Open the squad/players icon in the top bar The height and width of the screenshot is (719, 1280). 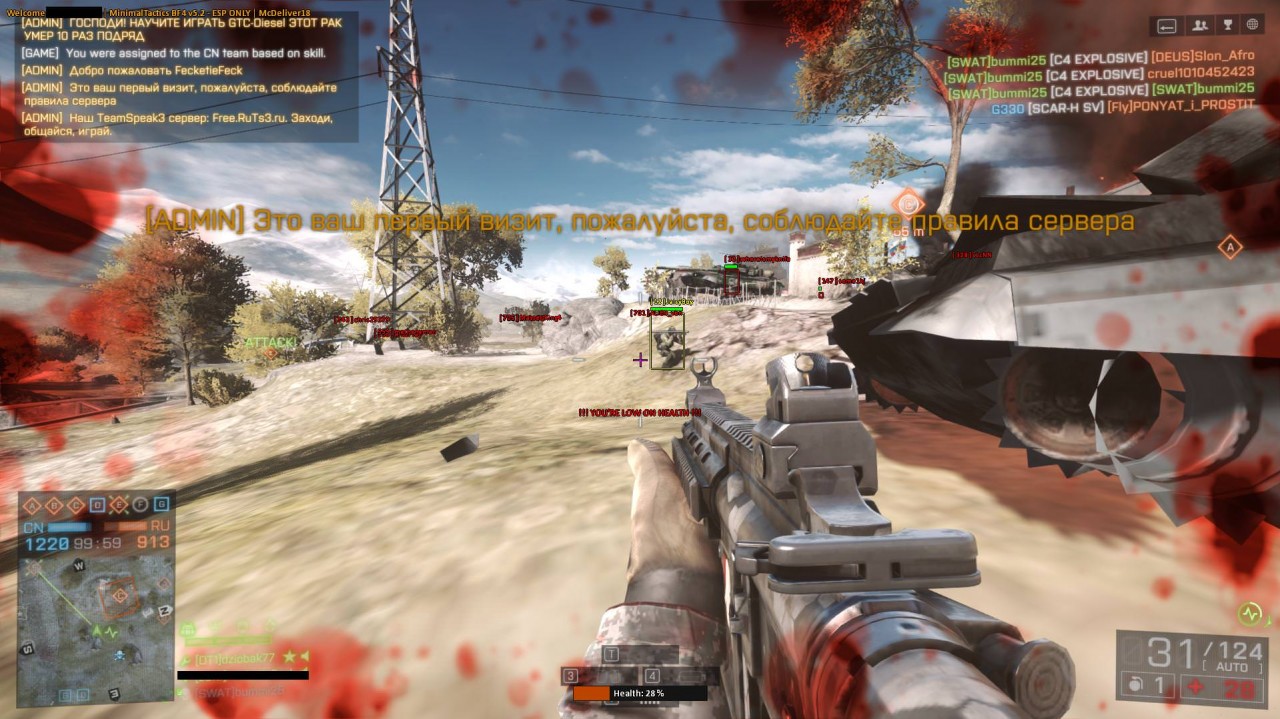coord(1200,25)
